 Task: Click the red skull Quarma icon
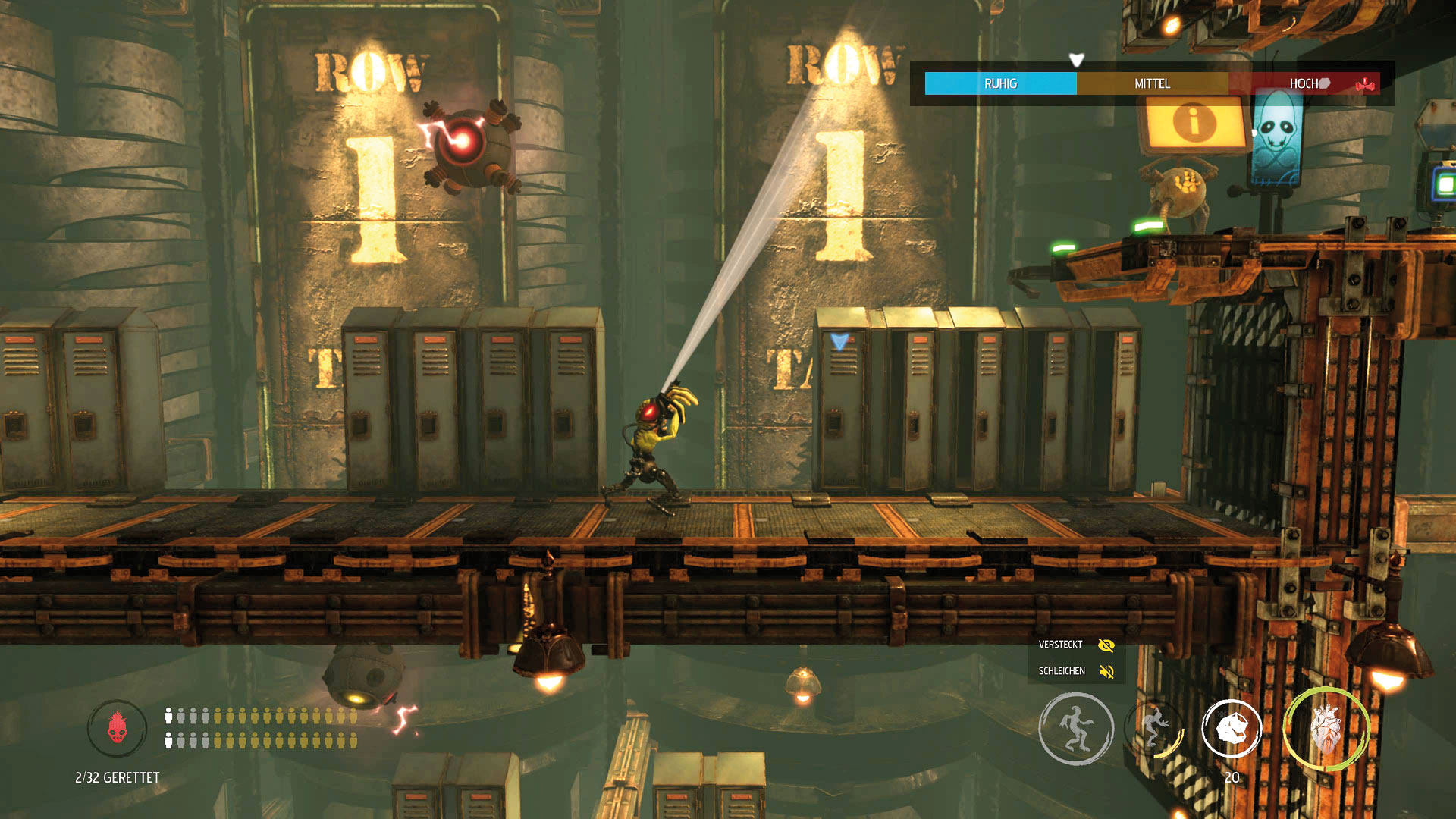[x=117, y=728]
